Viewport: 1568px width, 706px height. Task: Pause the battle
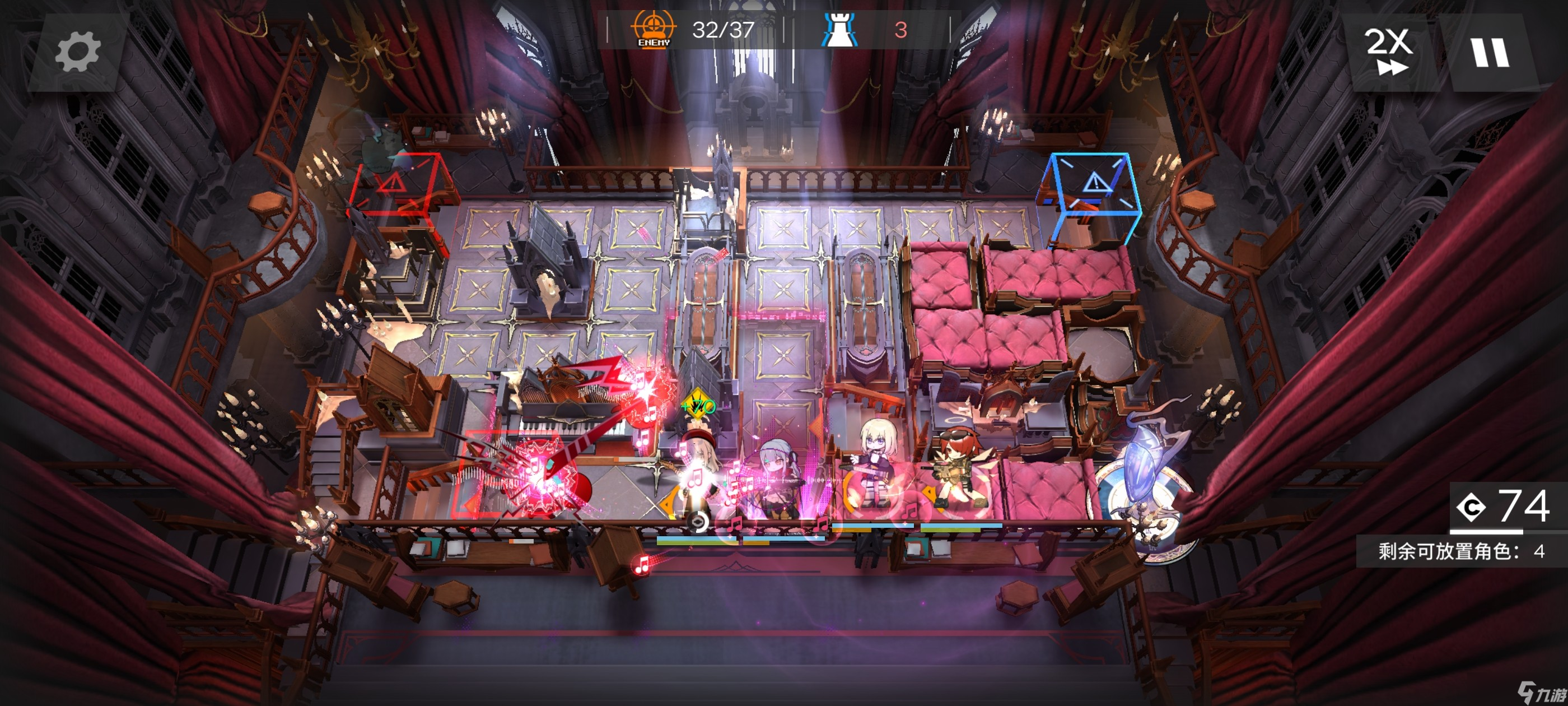[1490, 53]
